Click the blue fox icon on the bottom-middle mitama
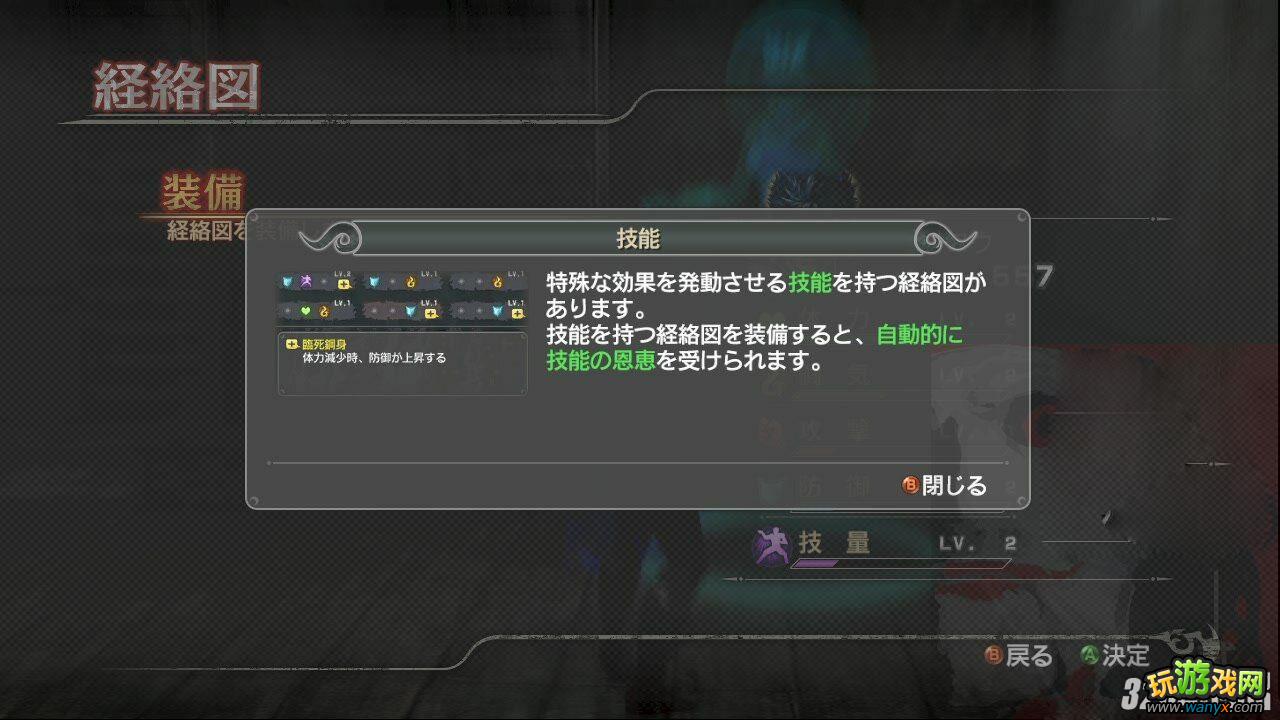This screenshot has height=720, width=1280. (411, 311)
